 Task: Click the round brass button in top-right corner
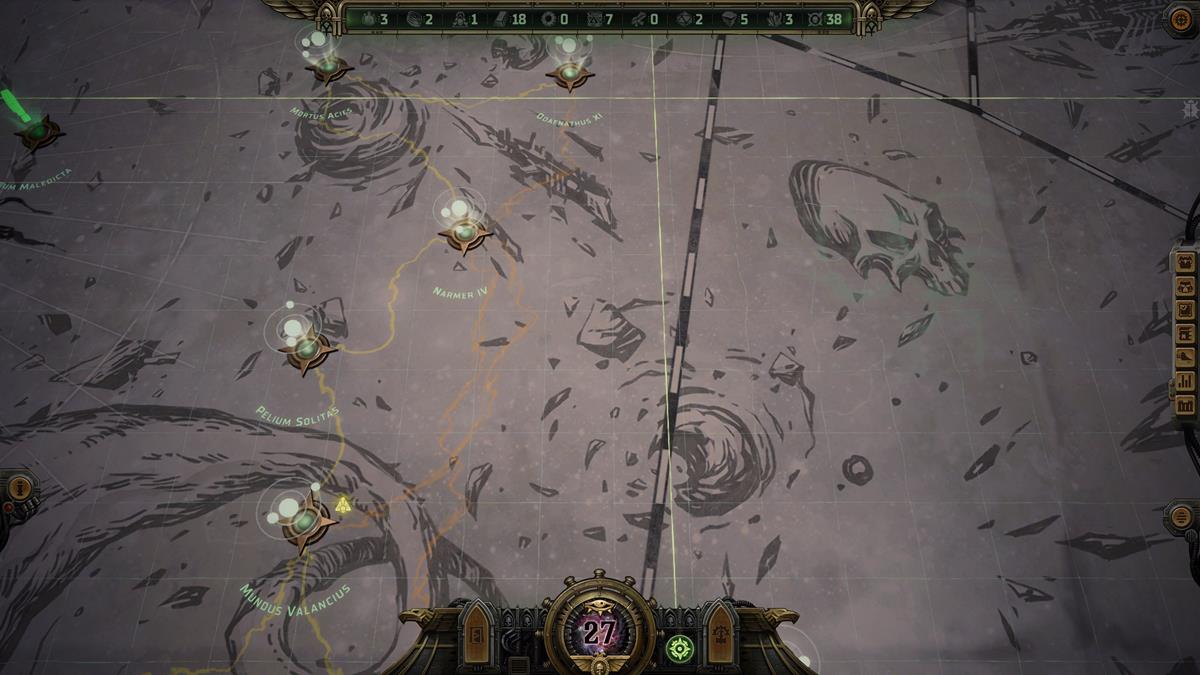click(x=1180, y=20)
